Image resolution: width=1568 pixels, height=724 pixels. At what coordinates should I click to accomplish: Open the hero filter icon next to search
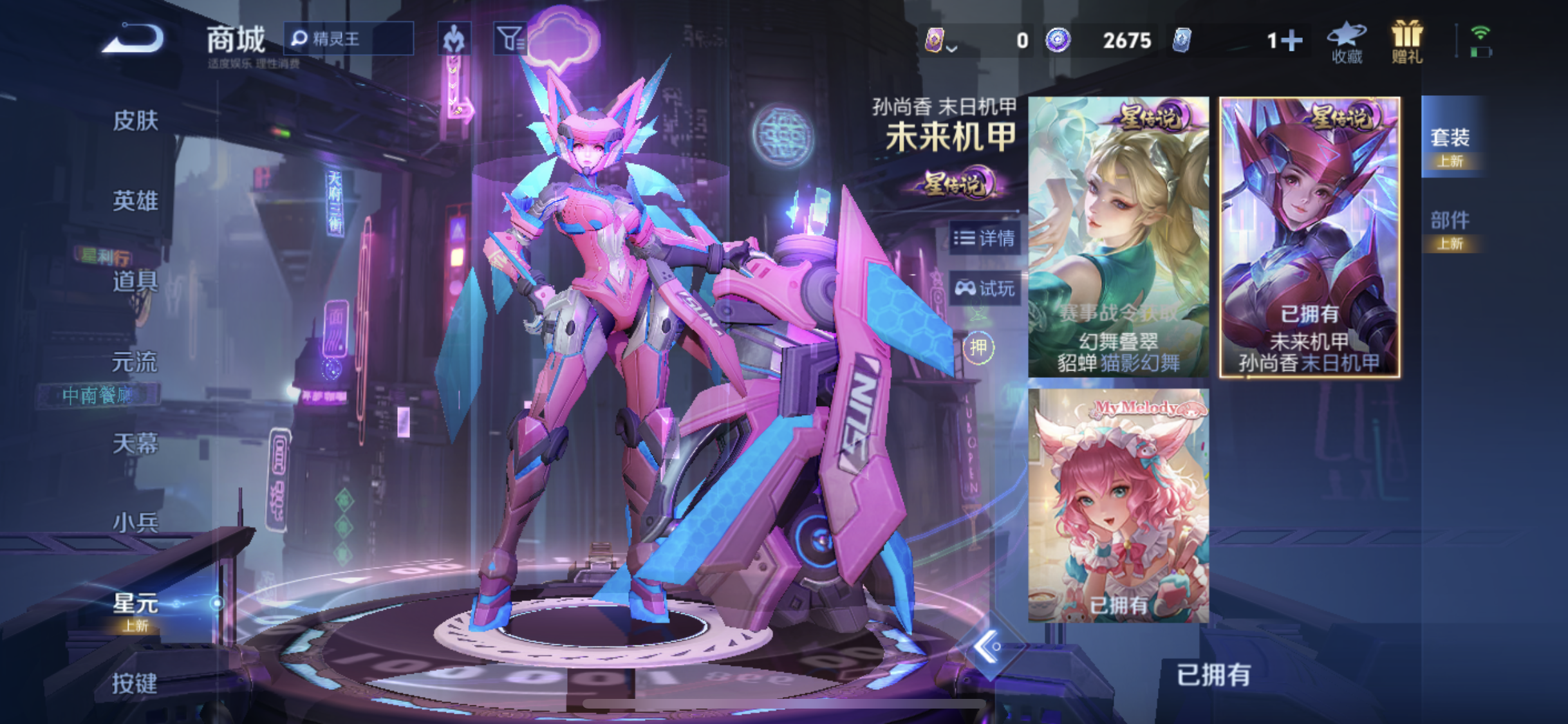tap(455, 37)
